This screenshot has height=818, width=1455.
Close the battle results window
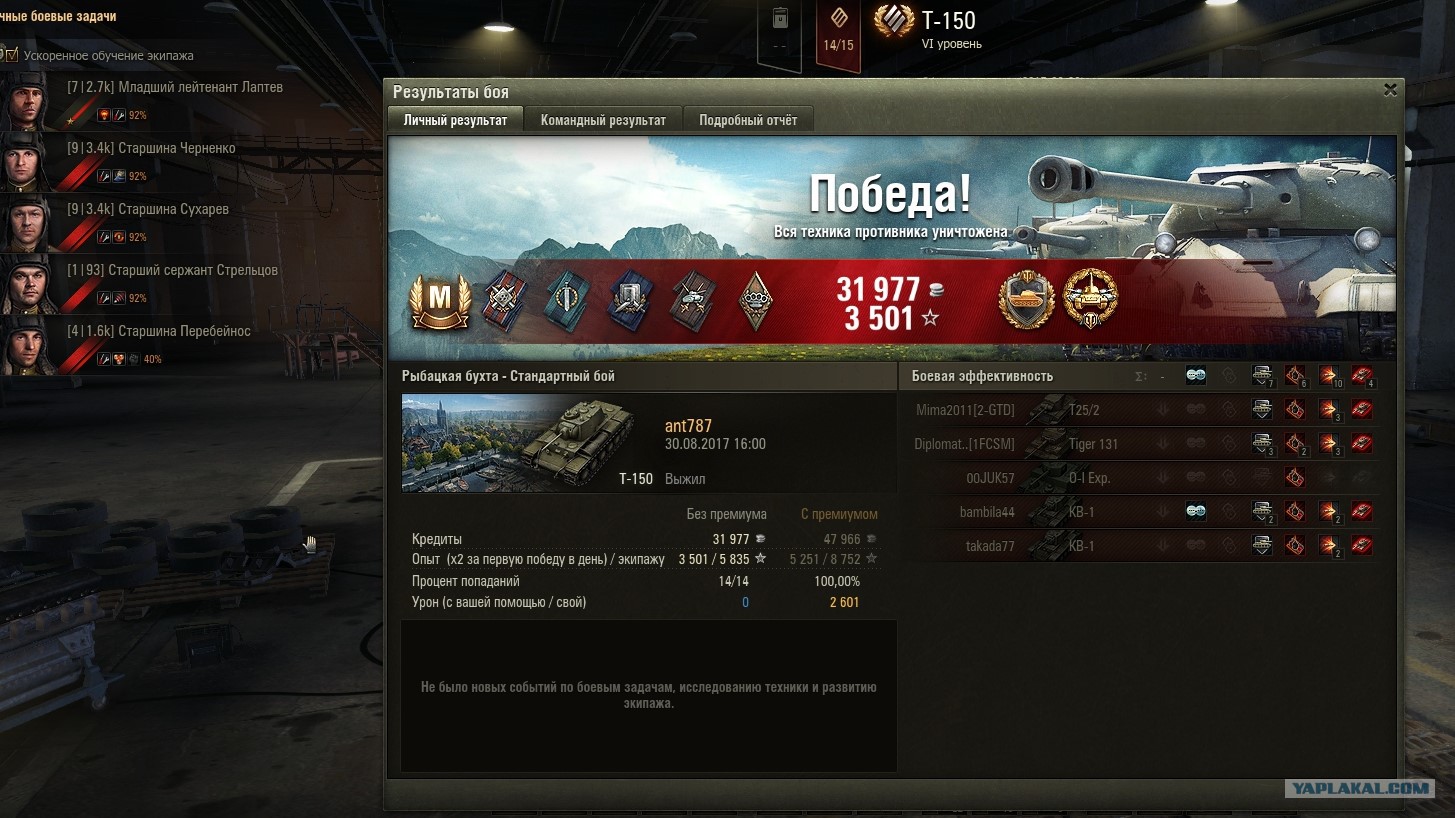1389,90
